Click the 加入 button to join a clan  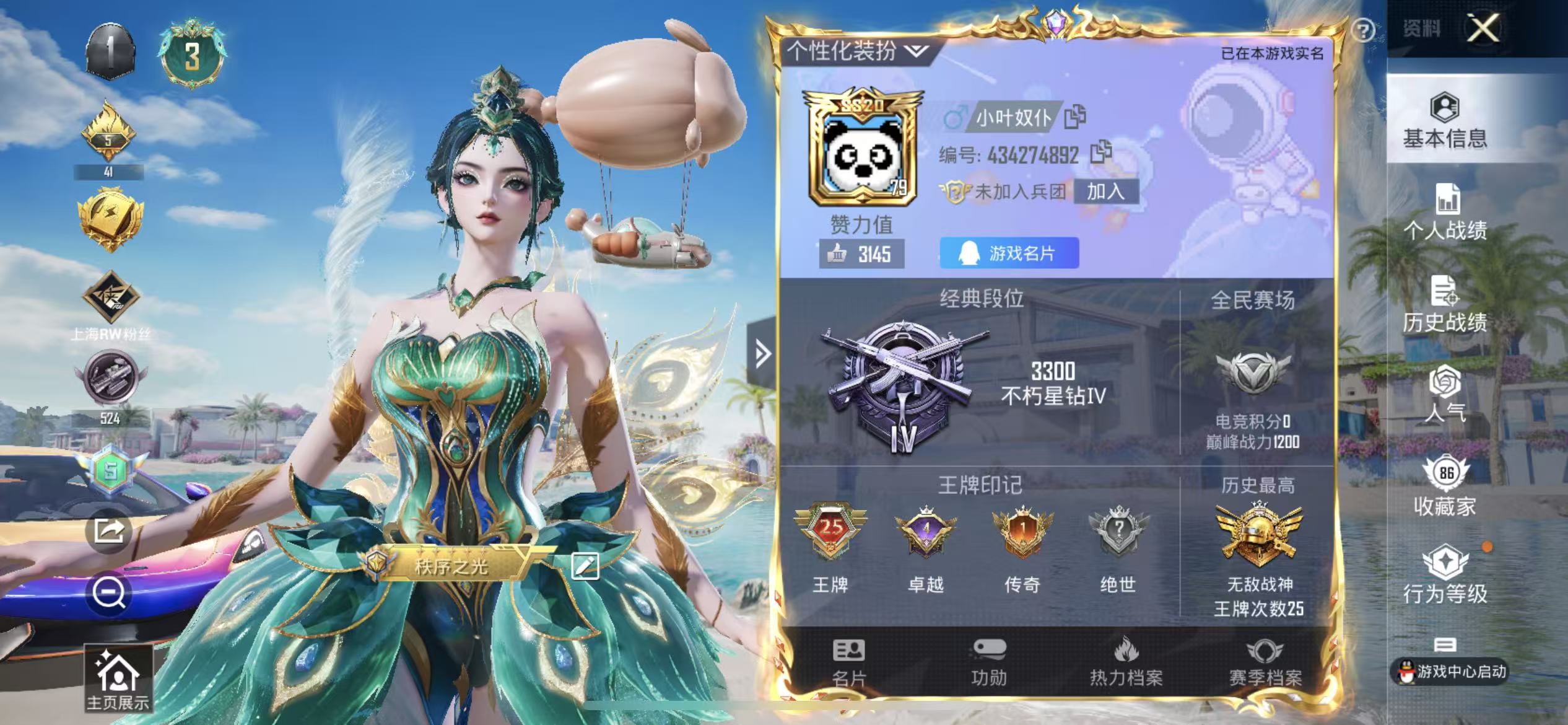(1105, 191)
